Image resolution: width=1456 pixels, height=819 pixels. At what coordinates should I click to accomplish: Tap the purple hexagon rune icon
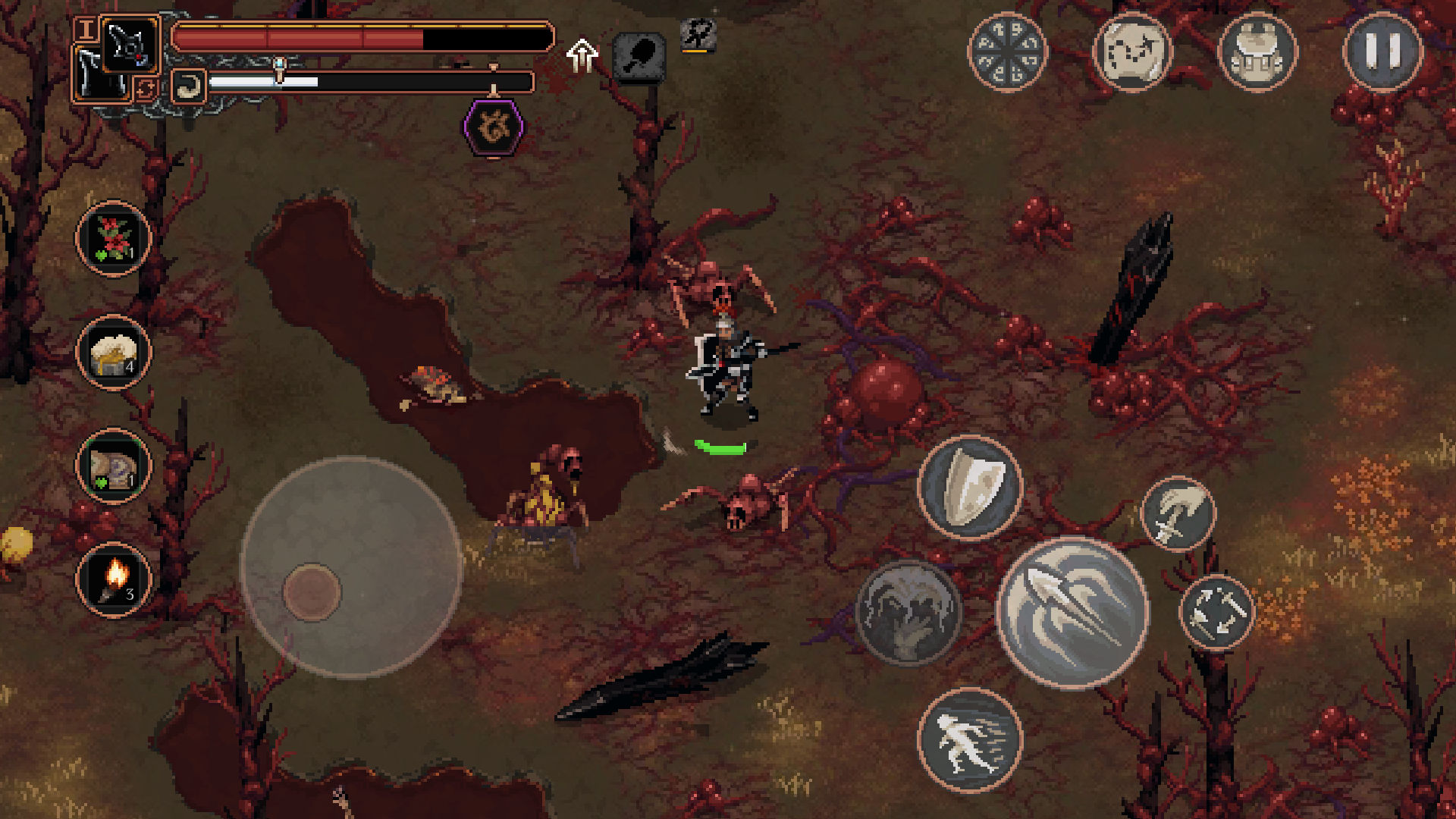coord(493,127)
